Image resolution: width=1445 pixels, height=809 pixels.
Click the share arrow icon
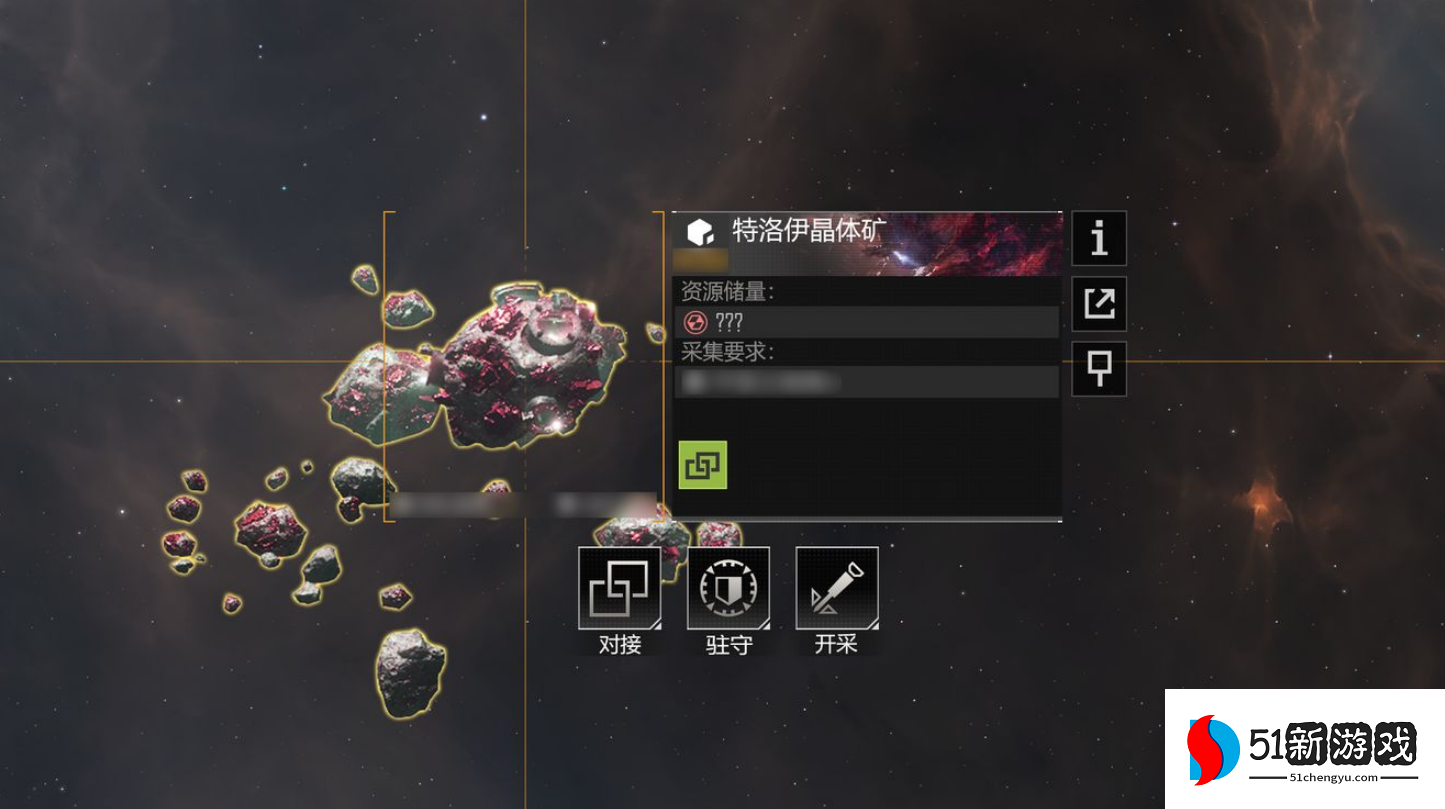click(x=1099, y=303)
